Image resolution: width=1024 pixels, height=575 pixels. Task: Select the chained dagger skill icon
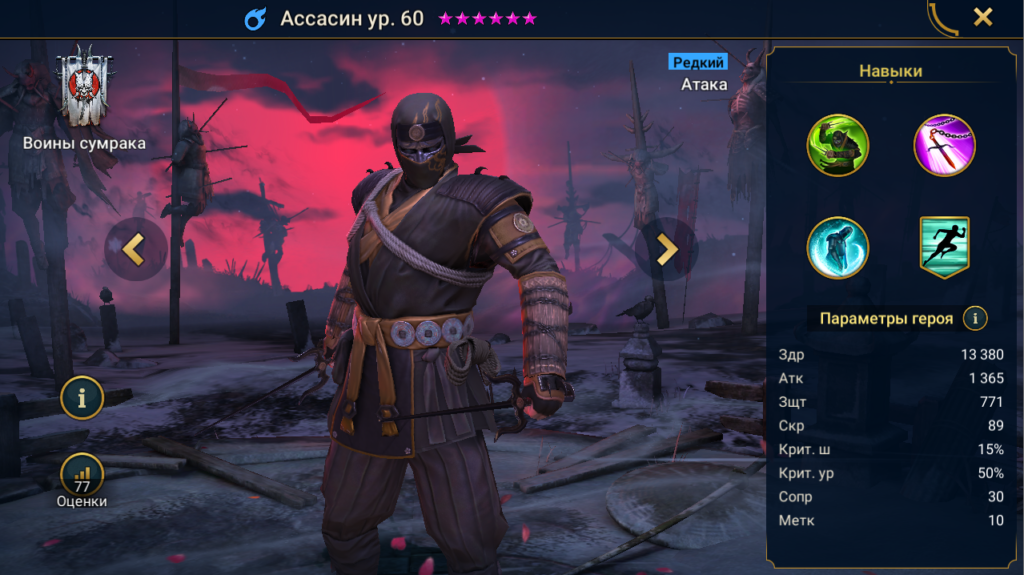coord(945,146)
